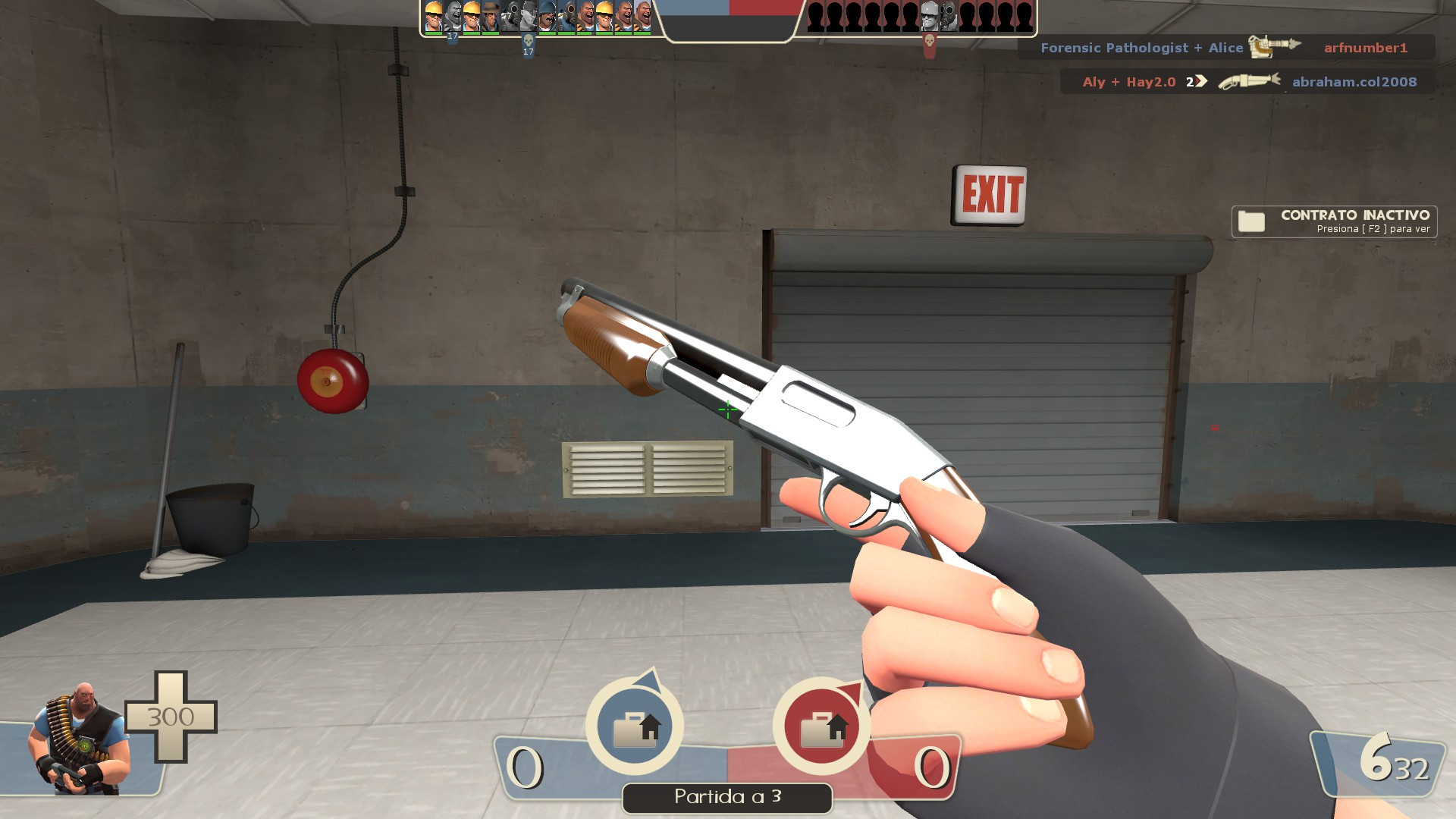Screen dimensions: 1456x819
Task: Click the Engineer avatar with hard hat on roster
Action: coord(432,17)
